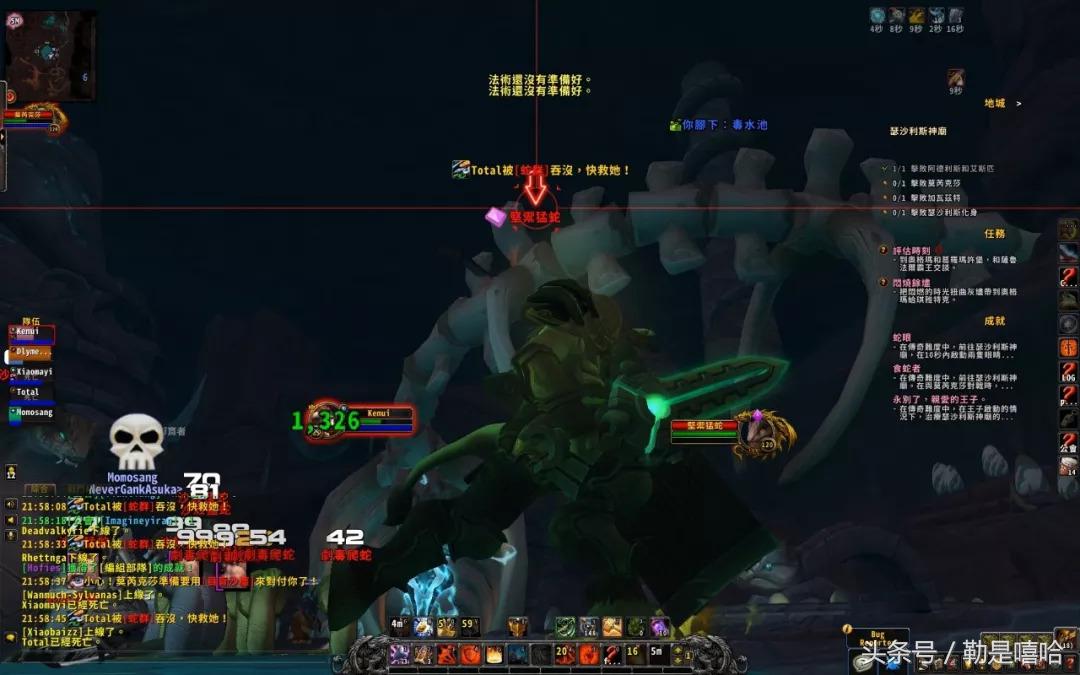Click the 蛇暗 achievement in the tracker
The height and width of the screenshot is (675, 1080).
901,337
